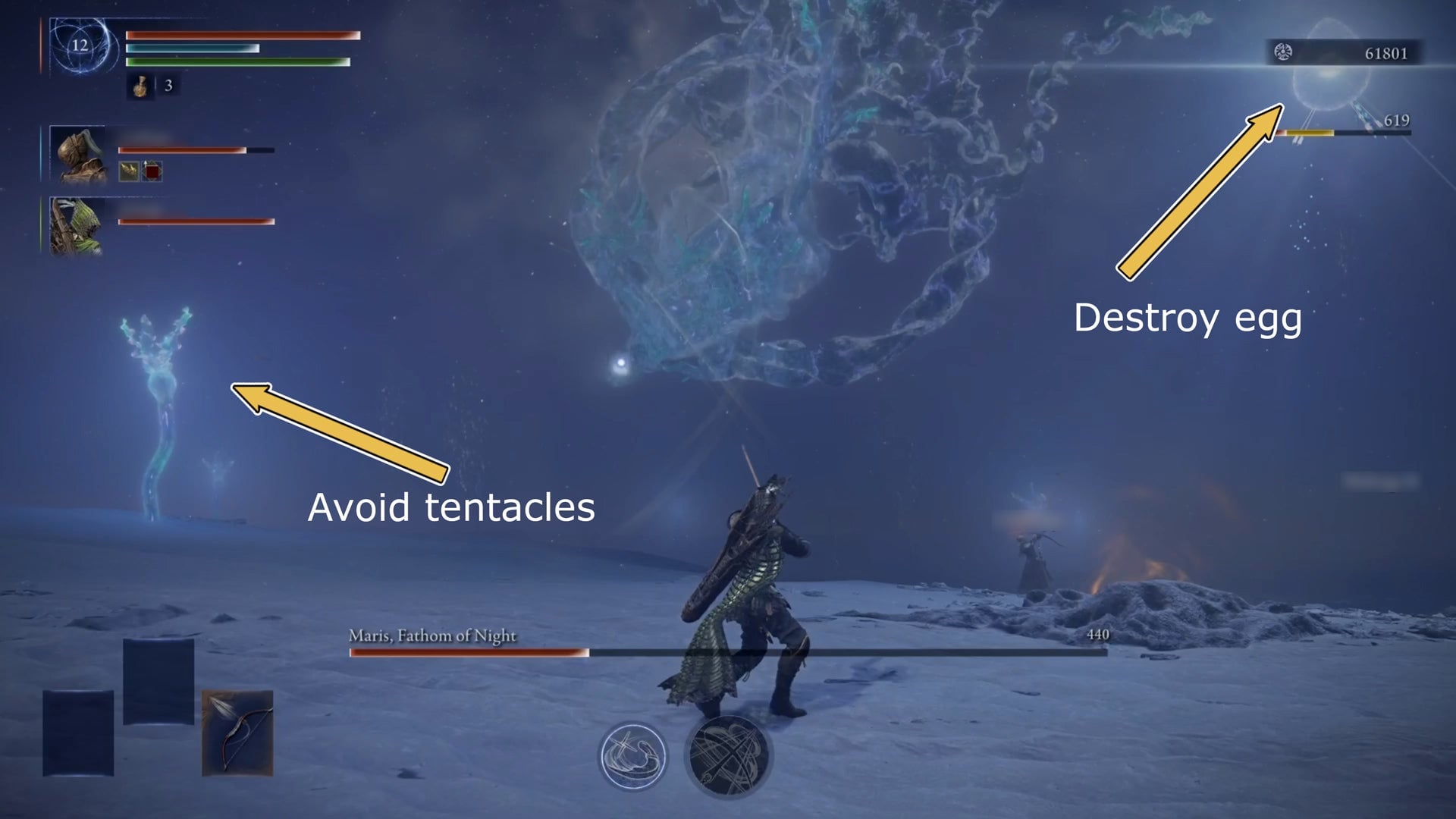Screen dimensions: 1456x819
Task: Select the left circular skill ability icon
Action: pyautogui.click(x=632, y=755)
